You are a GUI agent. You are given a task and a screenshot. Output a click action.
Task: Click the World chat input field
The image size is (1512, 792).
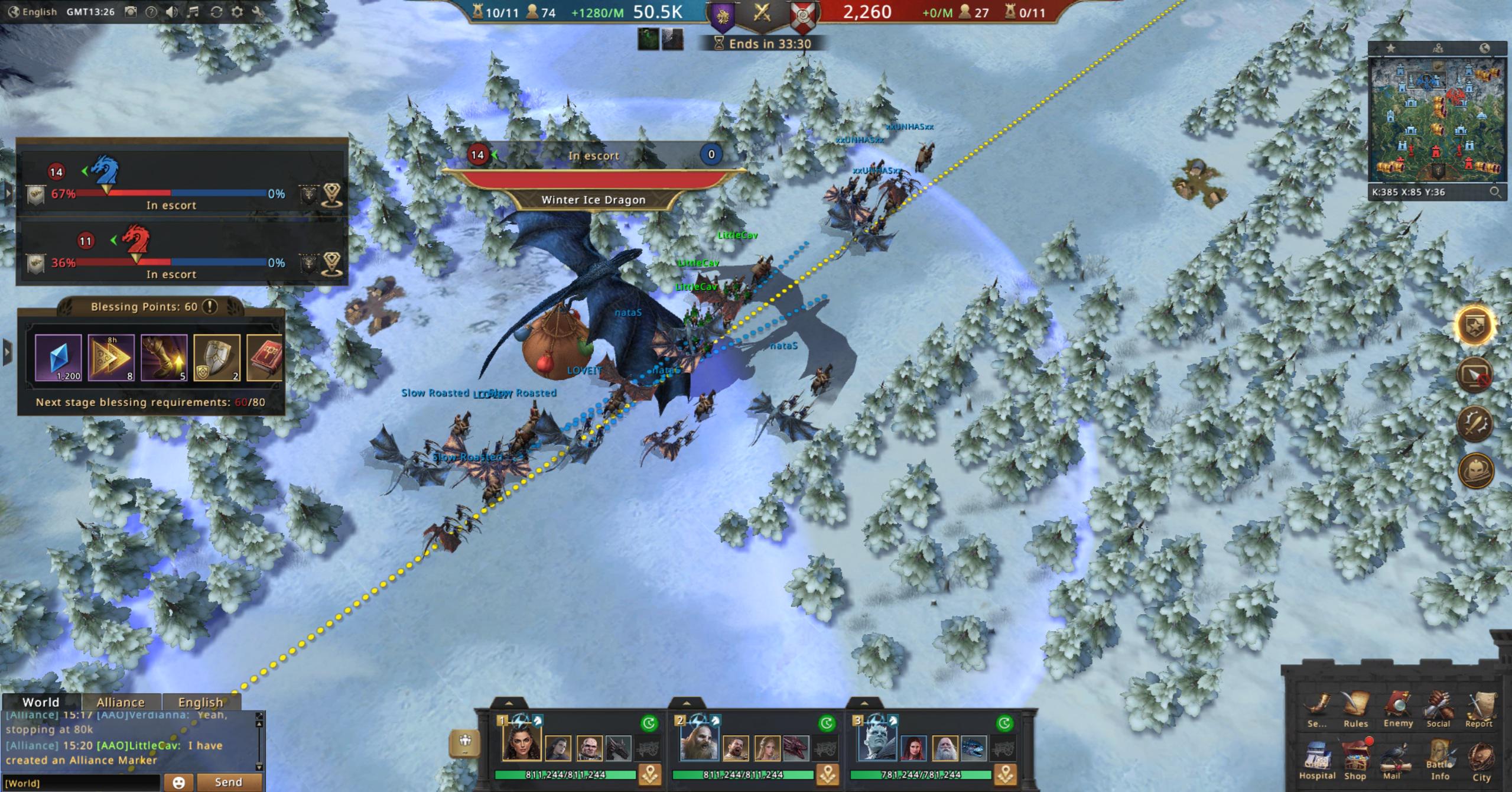coord(82,783)
